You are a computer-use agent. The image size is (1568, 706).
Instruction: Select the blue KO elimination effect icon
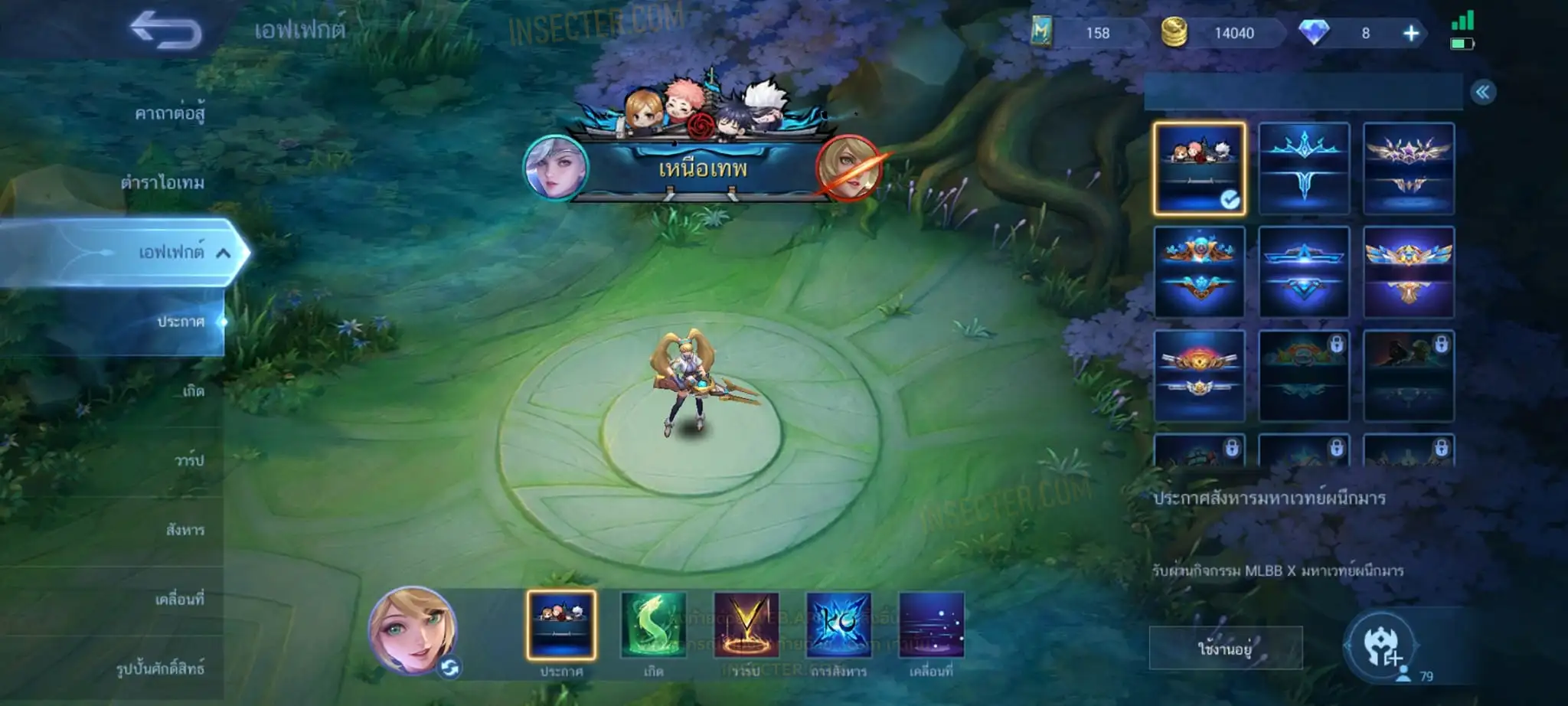click(x=838, y=626)
